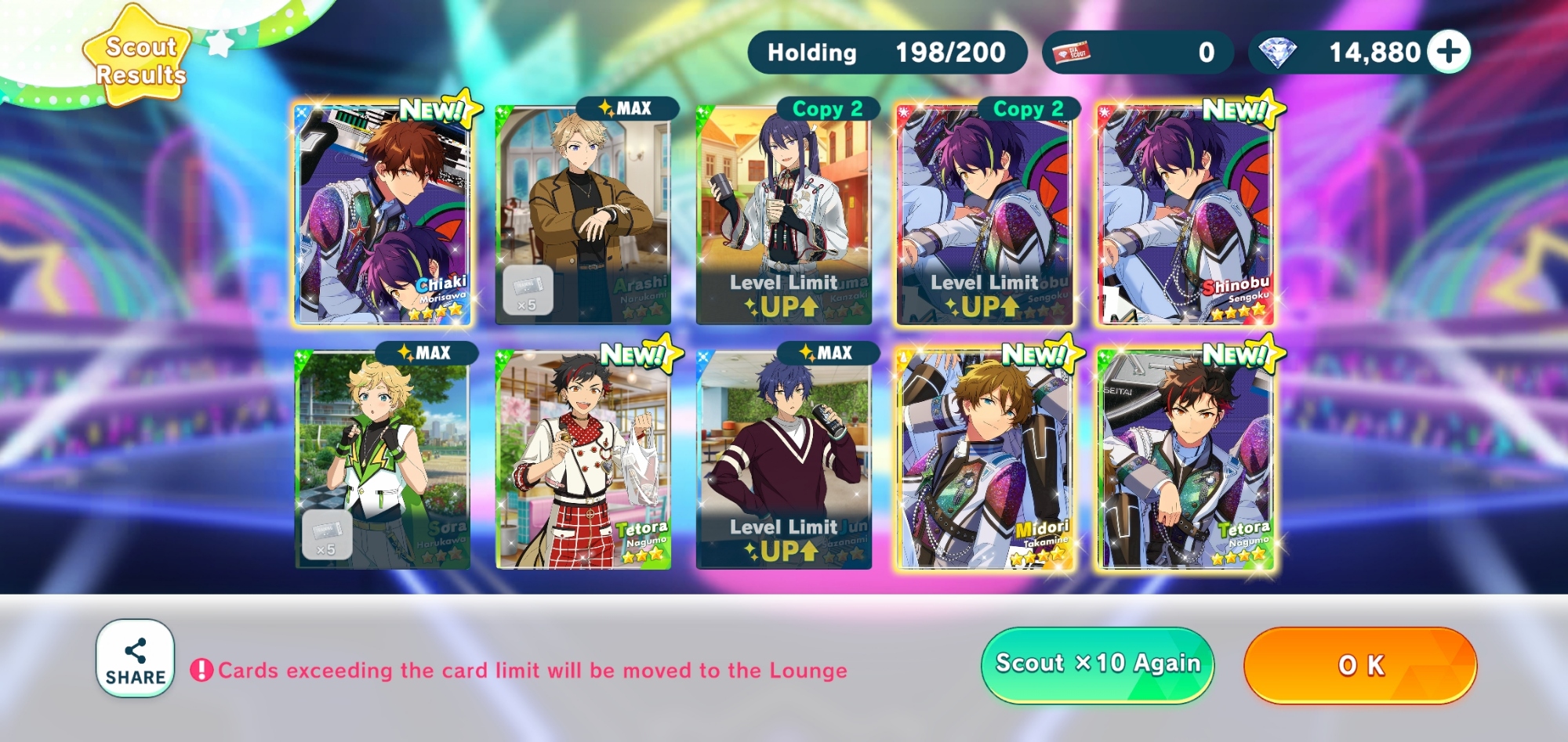Select the Shinobu Sengoku Copy 2 card
This screenshot has height=742, width=1568.
(985, 214)
